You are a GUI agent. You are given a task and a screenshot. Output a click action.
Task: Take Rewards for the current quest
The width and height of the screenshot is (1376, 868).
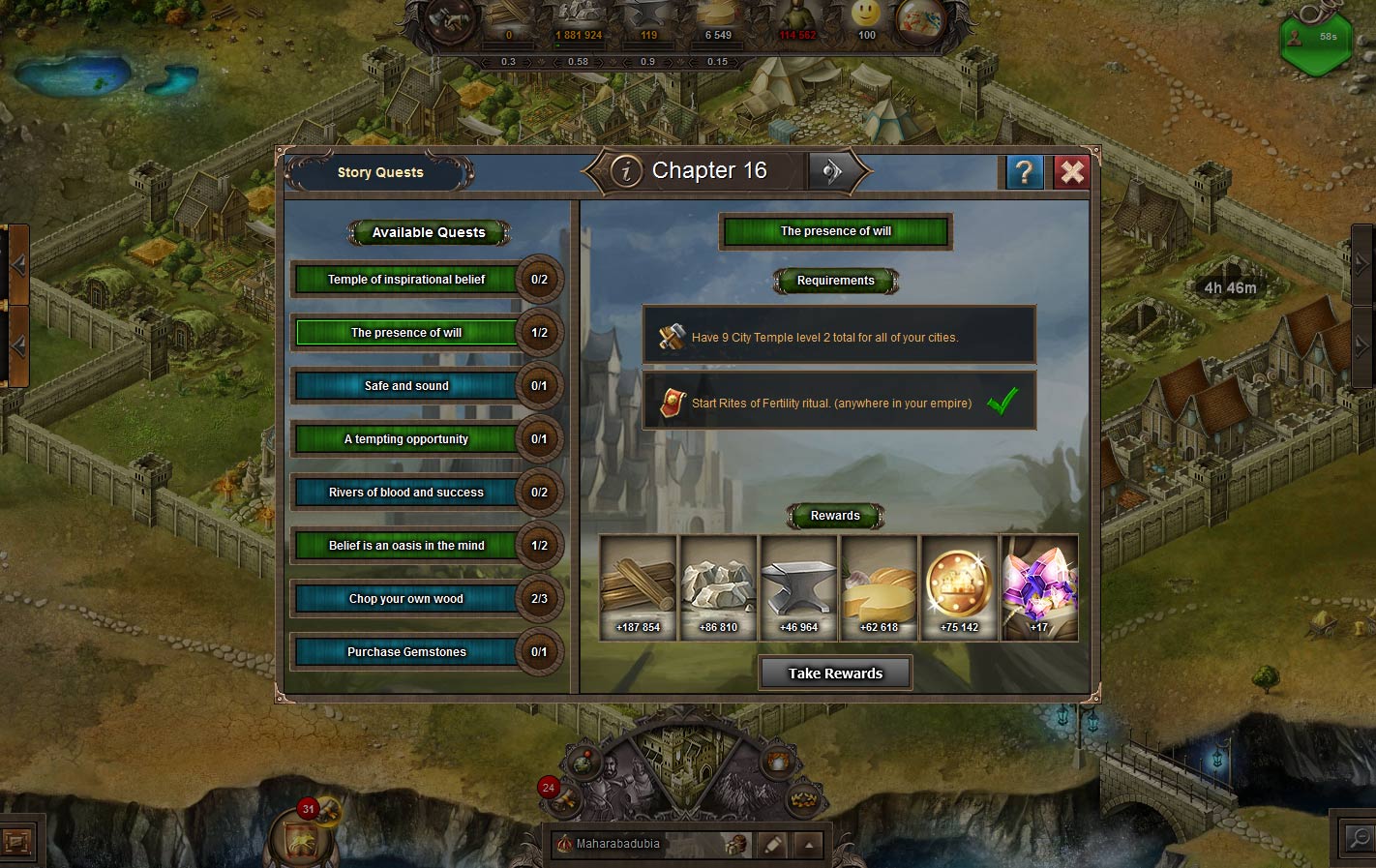(x=835, y=673)
